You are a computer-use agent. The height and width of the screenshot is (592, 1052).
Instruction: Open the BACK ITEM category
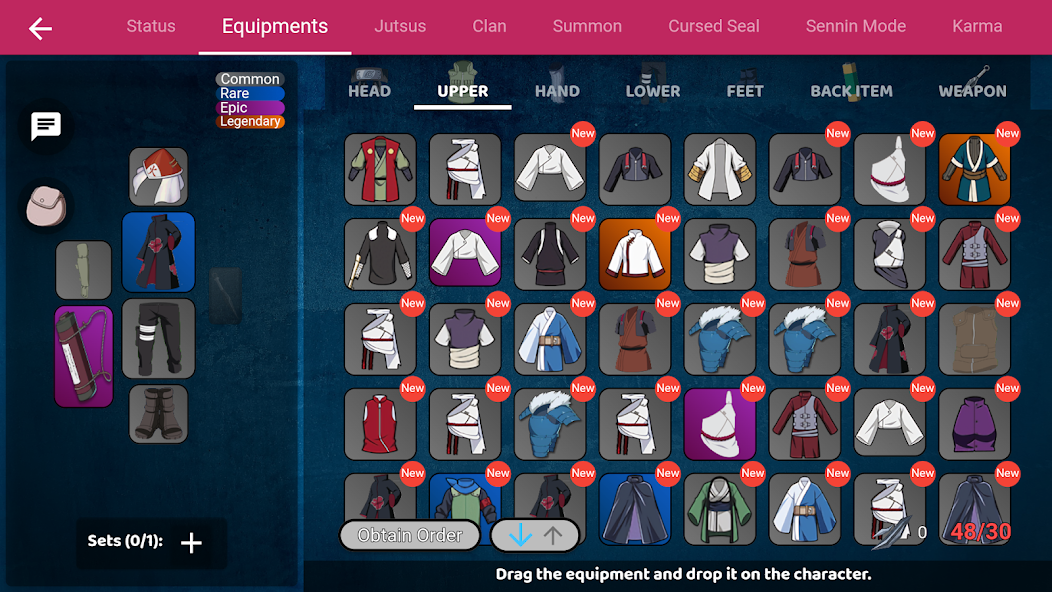pos(851,90)
